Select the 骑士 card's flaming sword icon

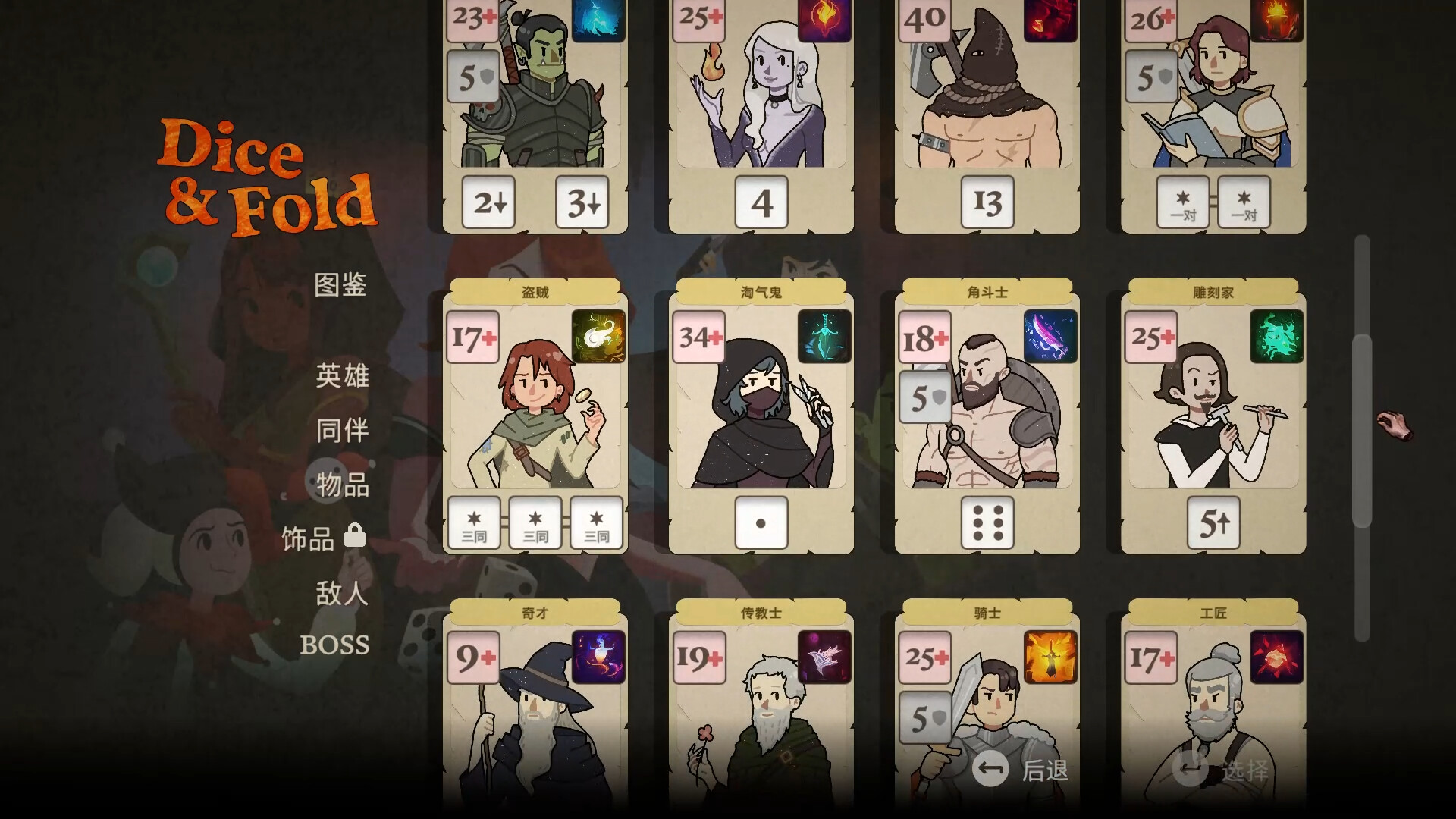coord(1049,657)
